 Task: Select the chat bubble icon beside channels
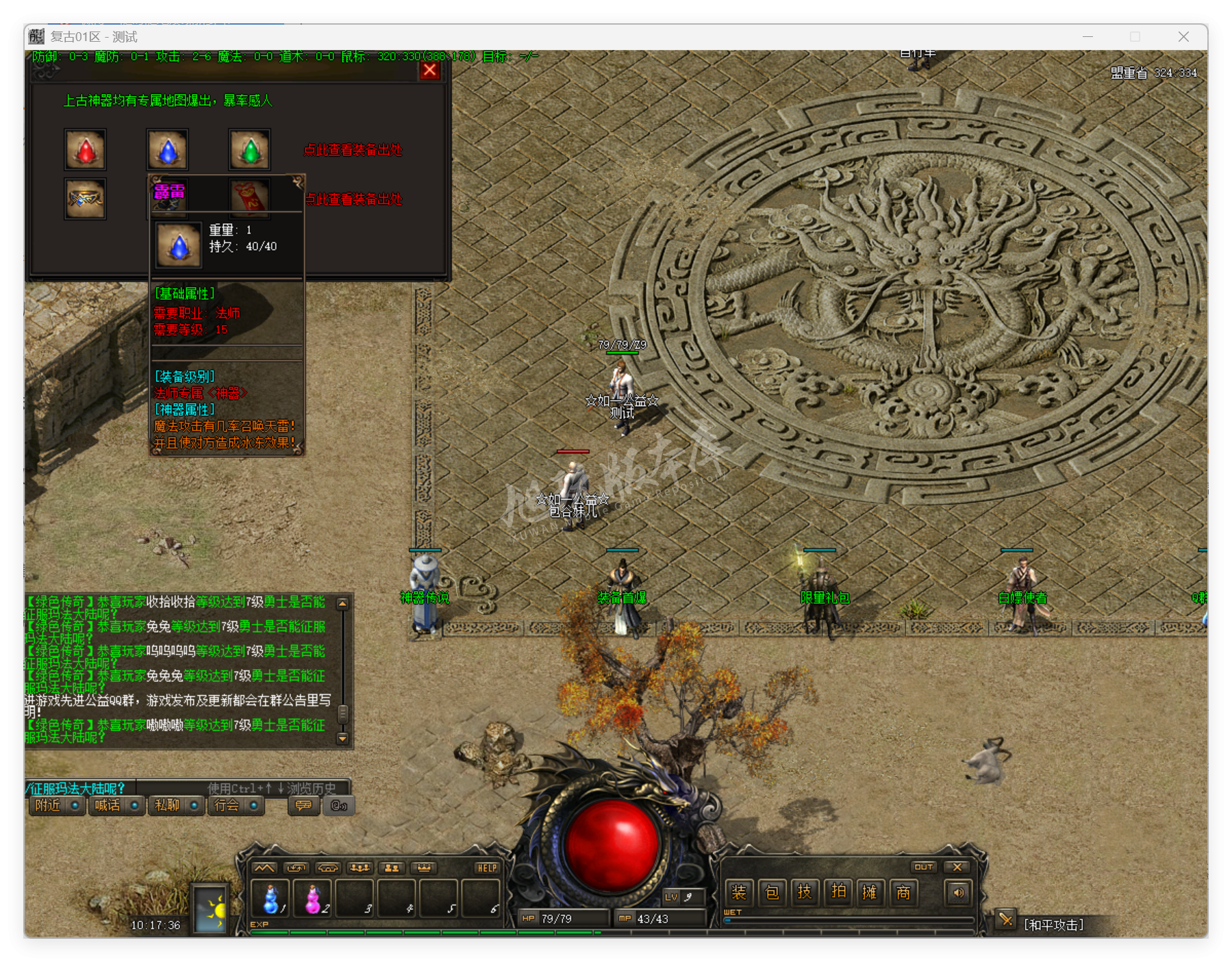point(303,807)
